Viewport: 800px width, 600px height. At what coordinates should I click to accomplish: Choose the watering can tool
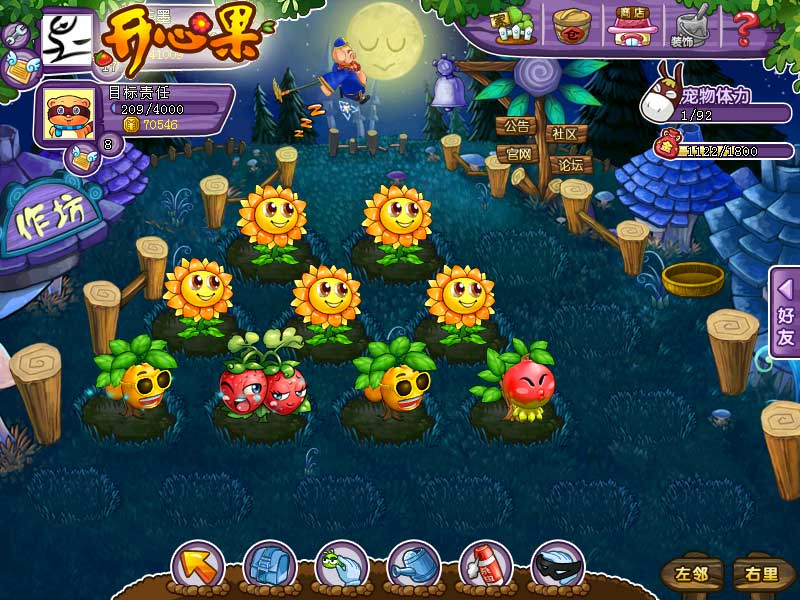[413, 567]
